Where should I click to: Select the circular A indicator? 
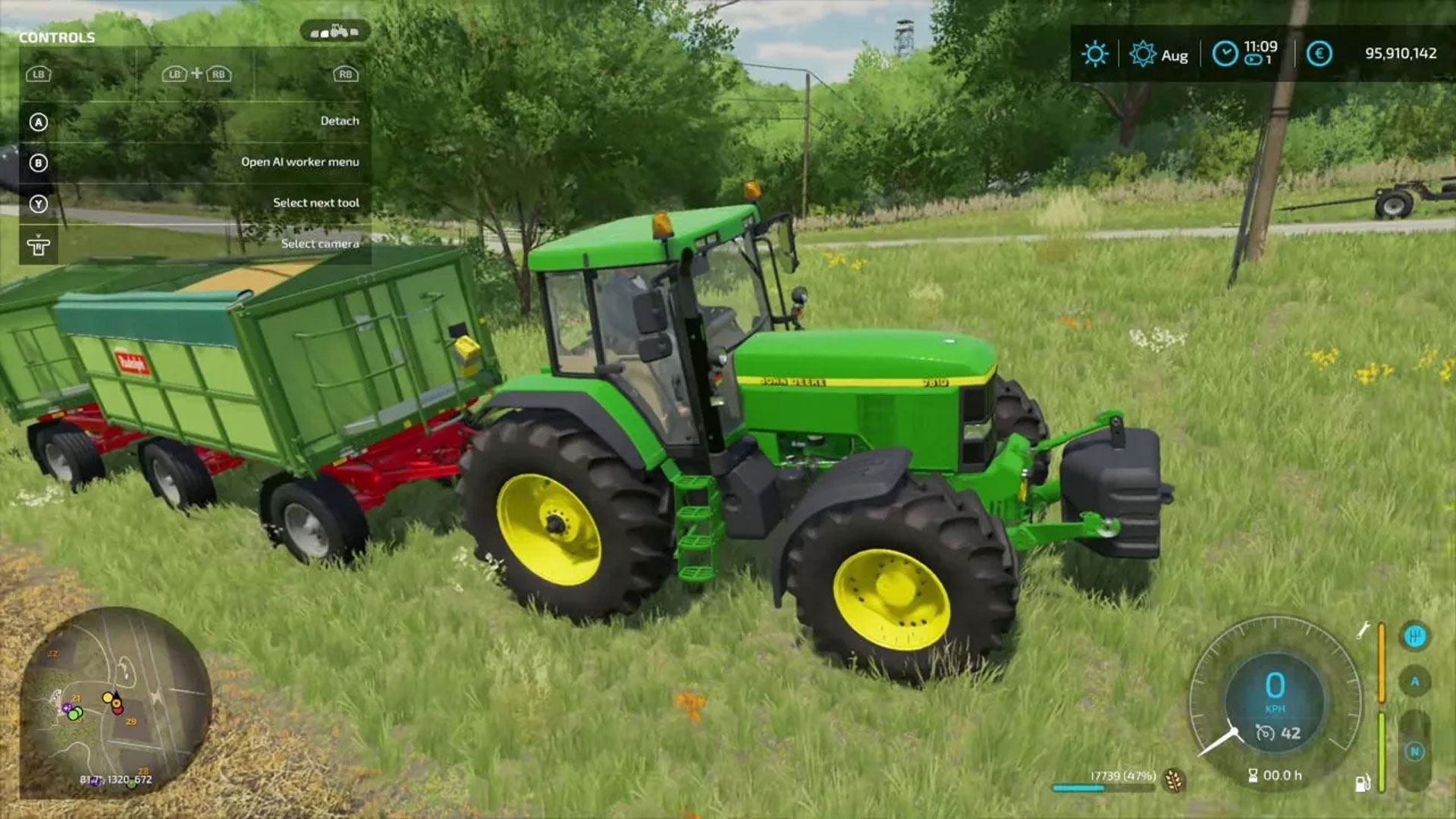click(1414, 682)
